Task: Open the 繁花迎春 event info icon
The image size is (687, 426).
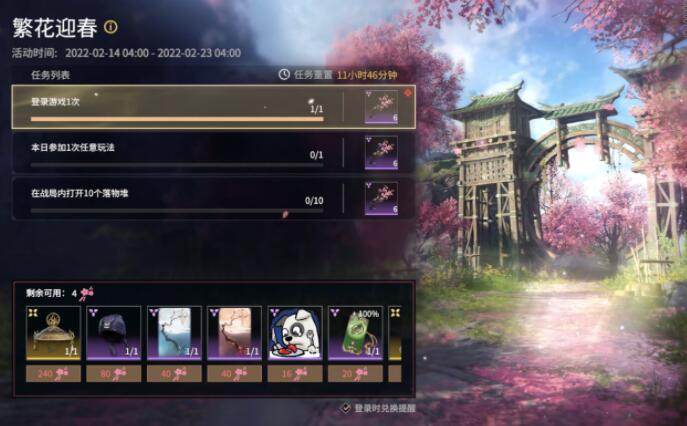Action: click(111, 27)
